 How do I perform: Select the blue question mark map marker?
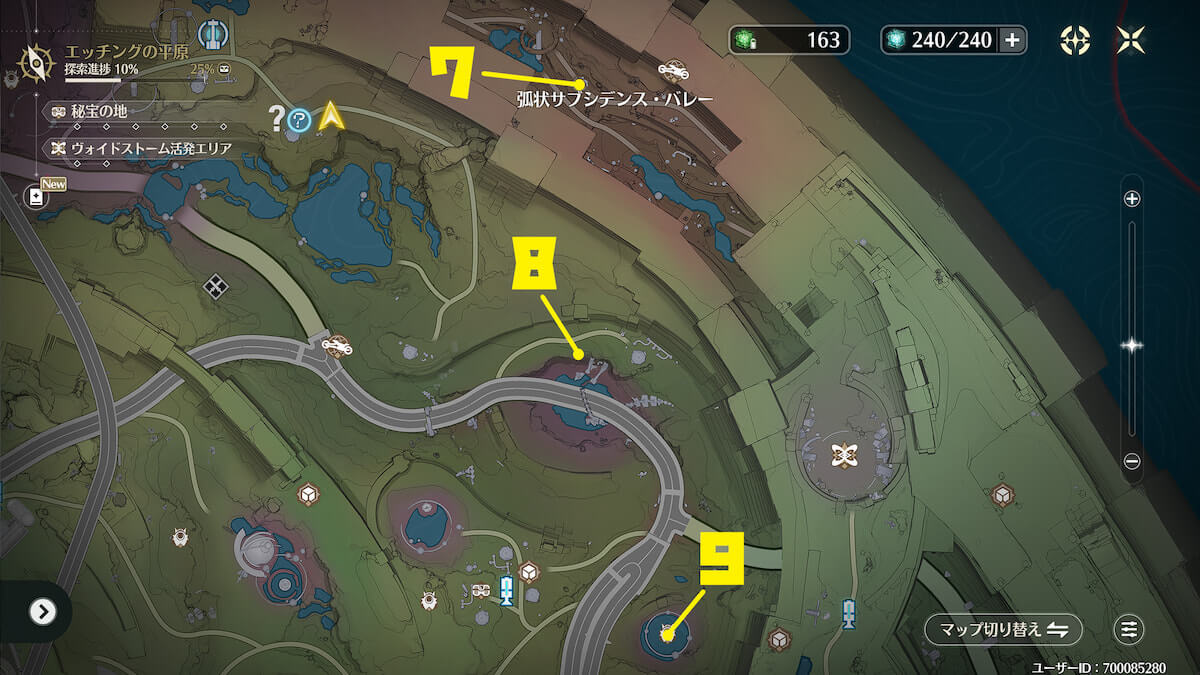point(299,121)
